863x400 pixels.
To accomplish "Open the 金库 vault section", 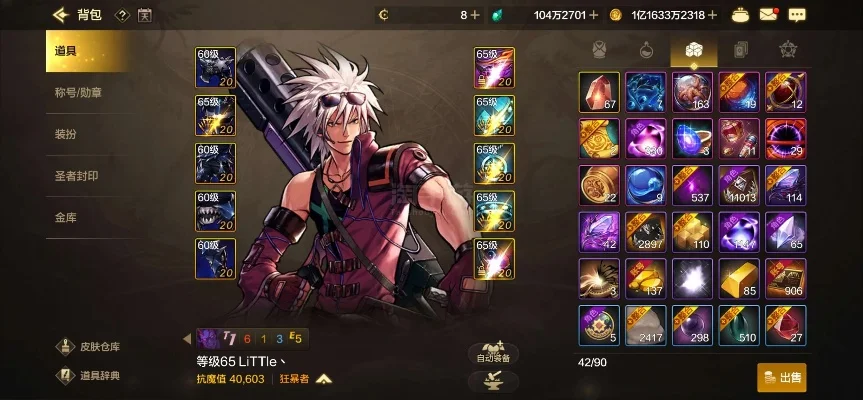I will [x=65, y=216].
